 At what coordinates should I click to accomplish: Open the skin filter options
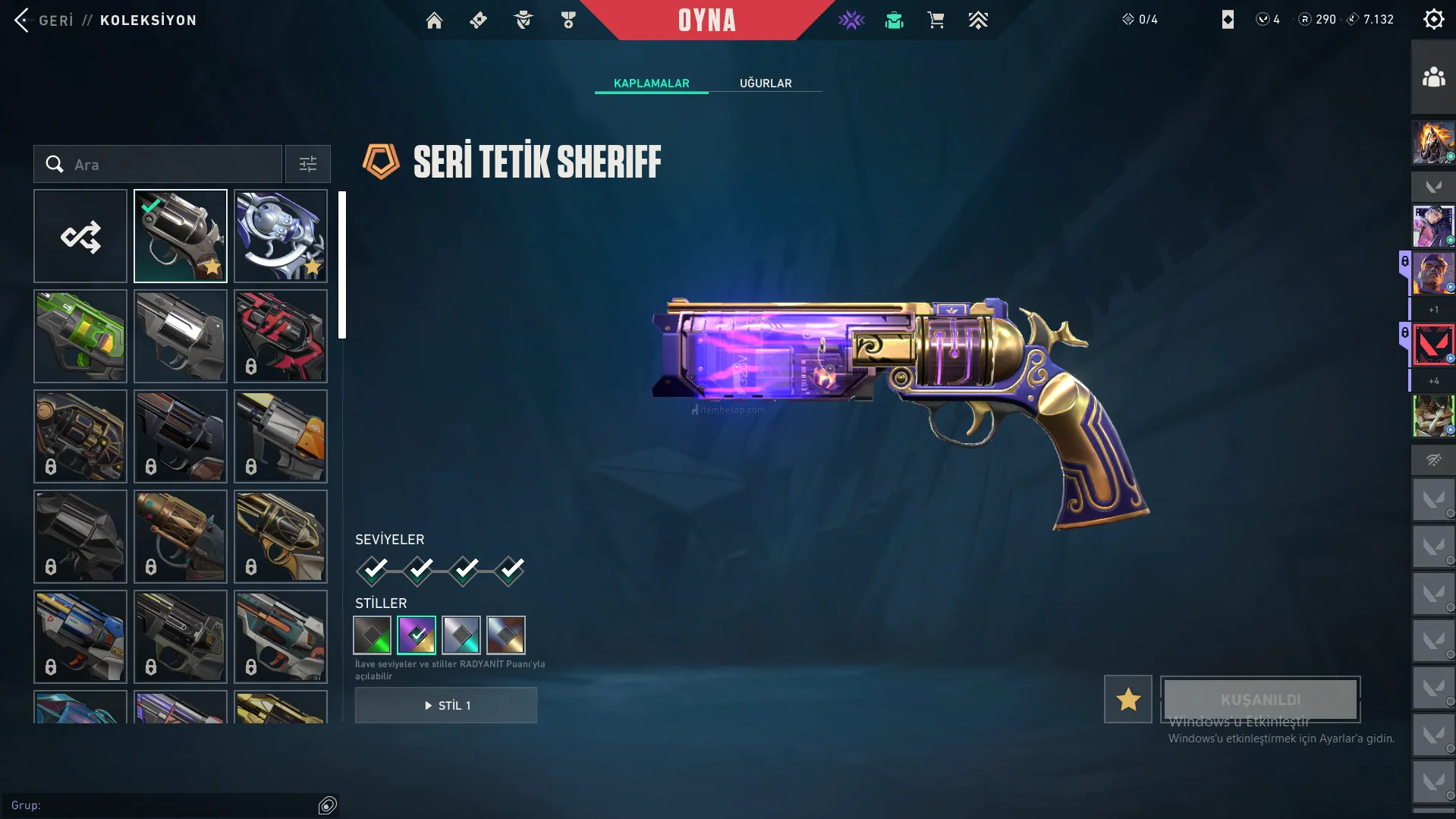pyautogui.click(x=308, y=165)
